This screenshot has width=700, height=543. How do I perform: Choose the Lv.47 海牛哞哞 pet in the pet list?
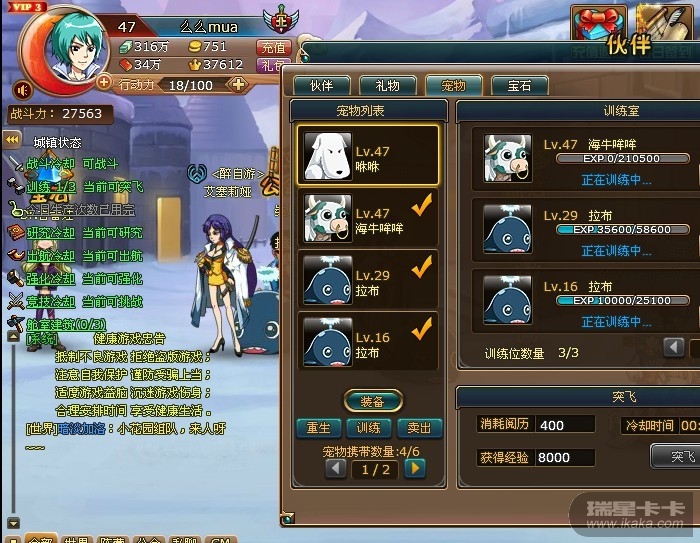[x=367, y=217]
